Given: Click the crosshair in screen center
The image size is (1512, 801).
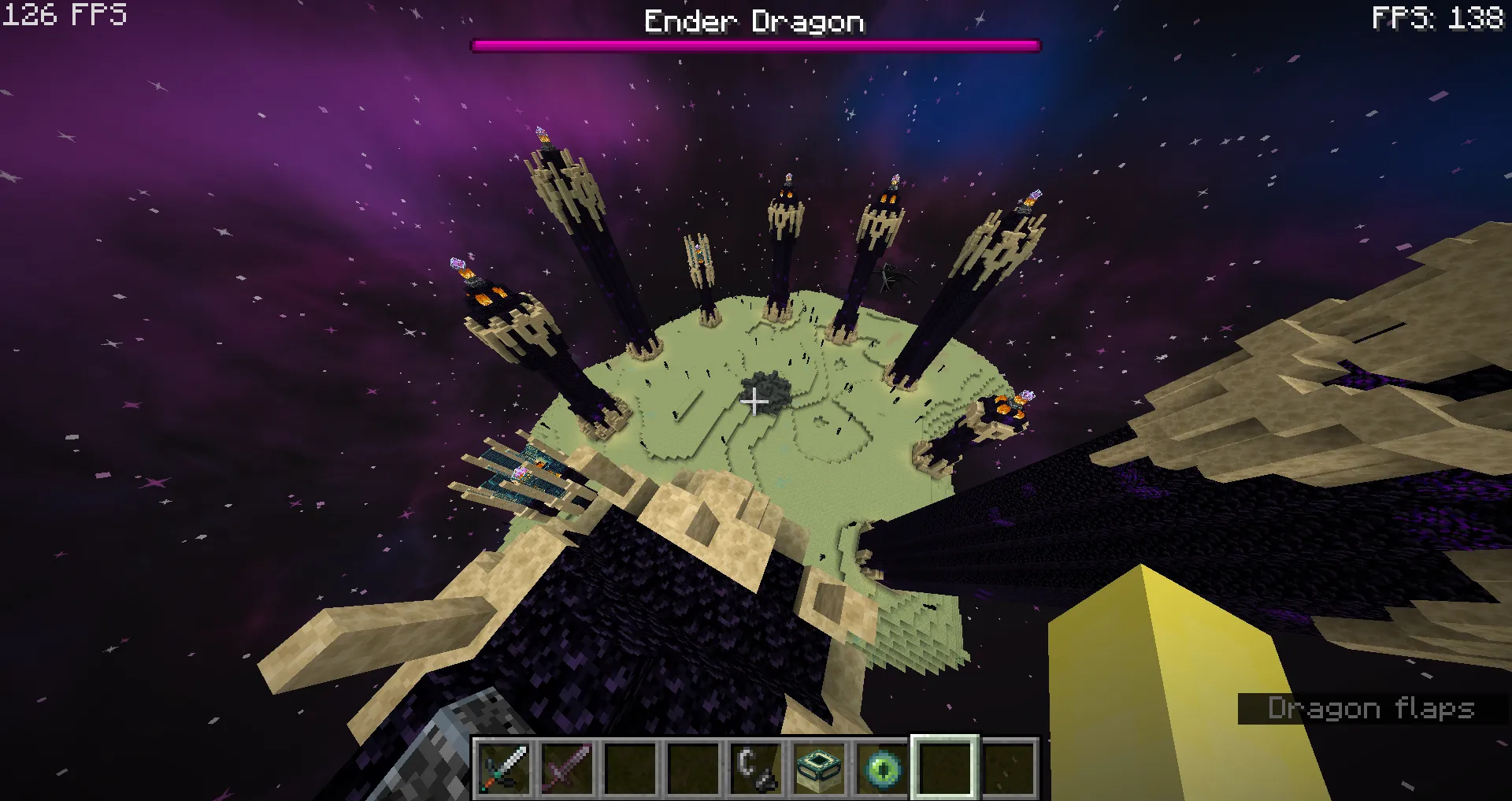Looking at the screenshot, I should pos(756,402).
